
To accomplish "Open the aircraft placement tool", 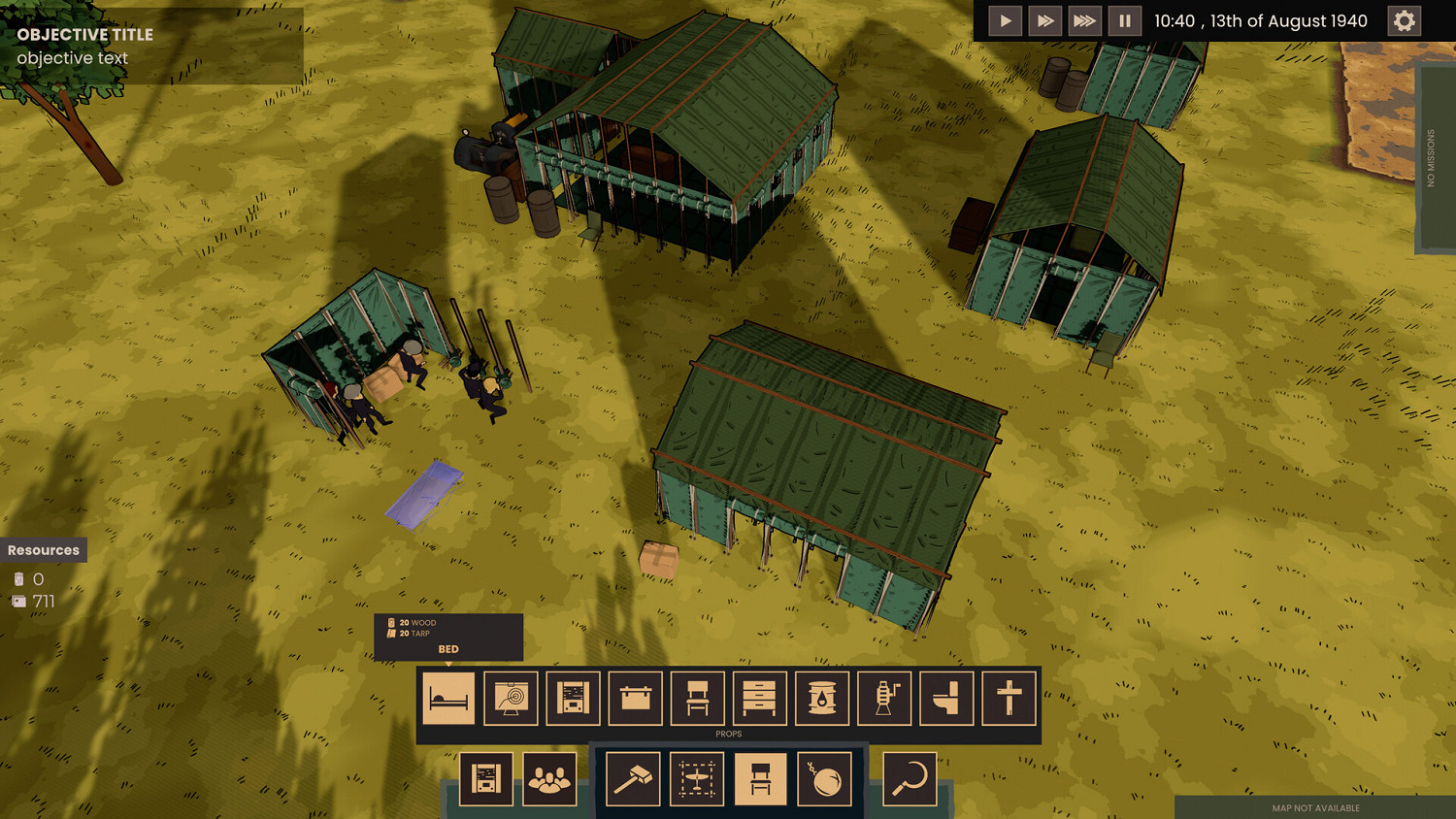I will (696, 778).
